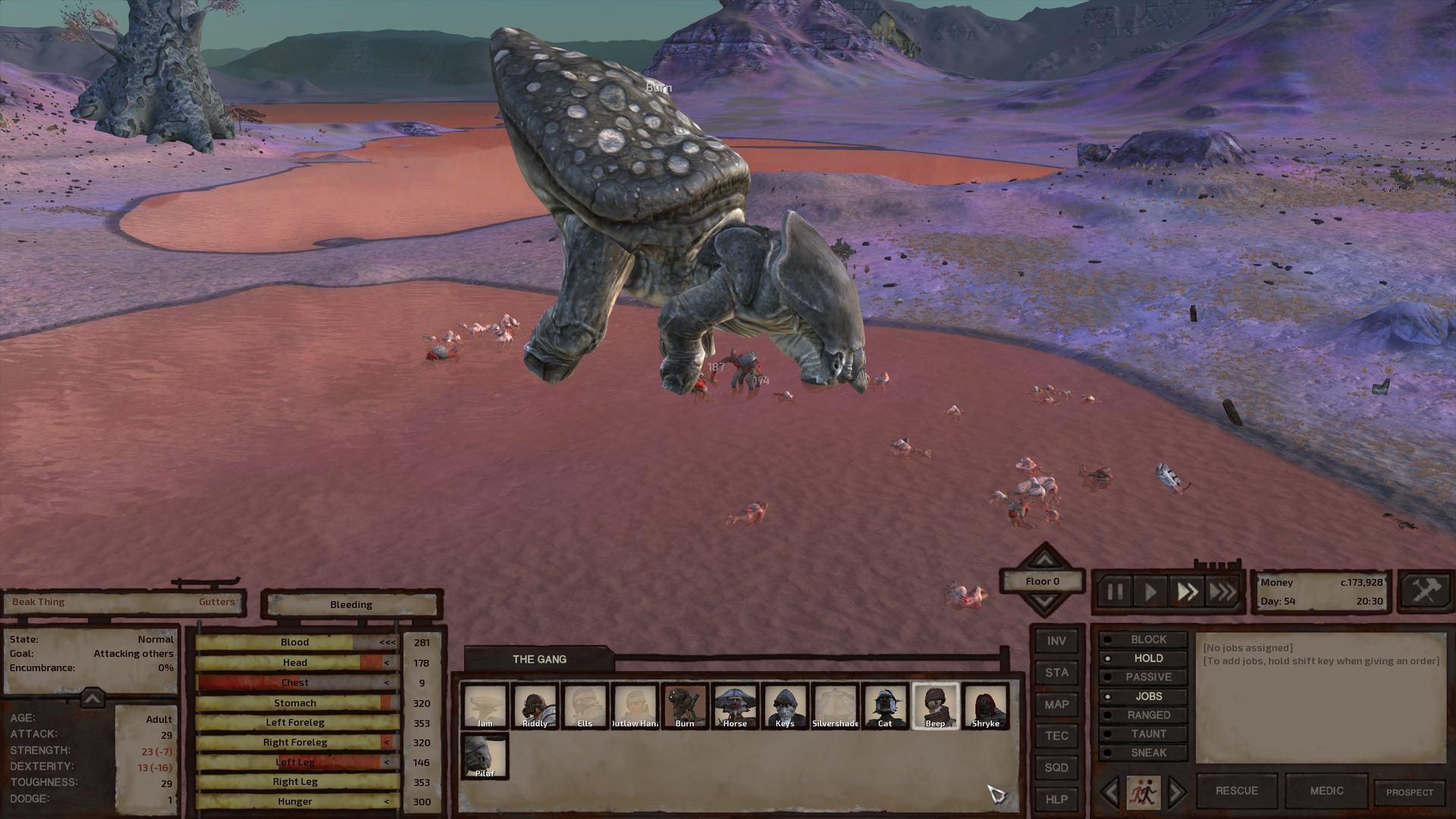The height and width of the screenshot is (819, 1456).
Task: Open the STA stats panel
Action: click(x=1056, y=673)
